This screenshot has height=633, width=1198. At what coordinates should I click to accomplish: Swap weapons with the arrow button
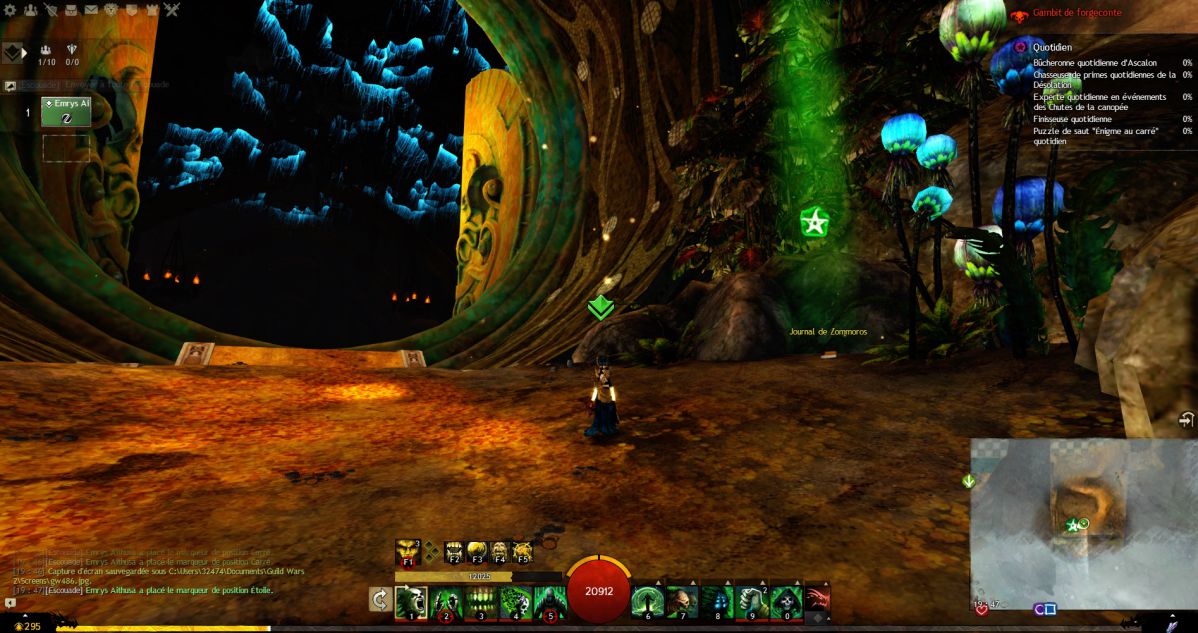[380, 599]
